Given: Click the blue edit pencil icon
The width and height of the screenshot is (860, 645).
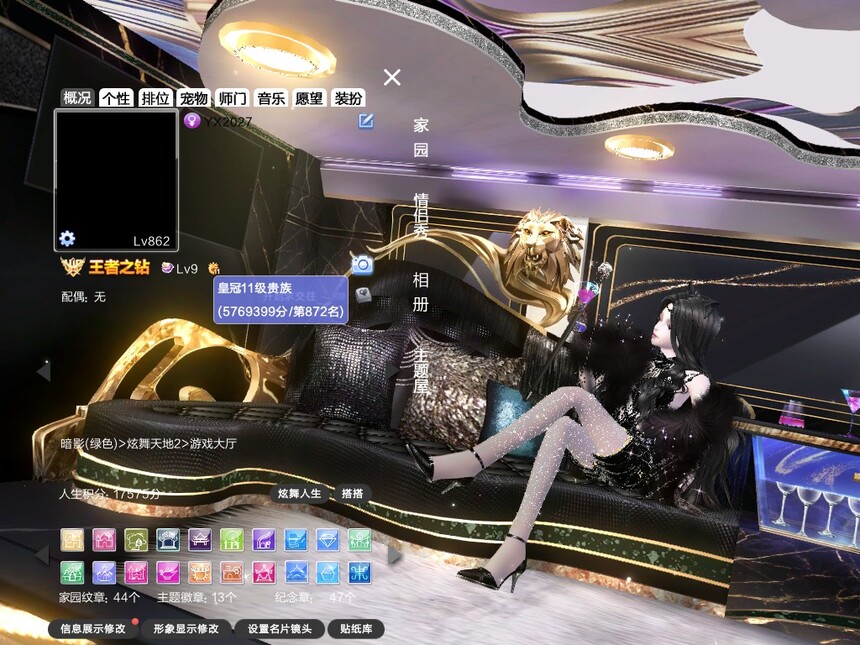Looking at the screenshot, I should point(367,121).
